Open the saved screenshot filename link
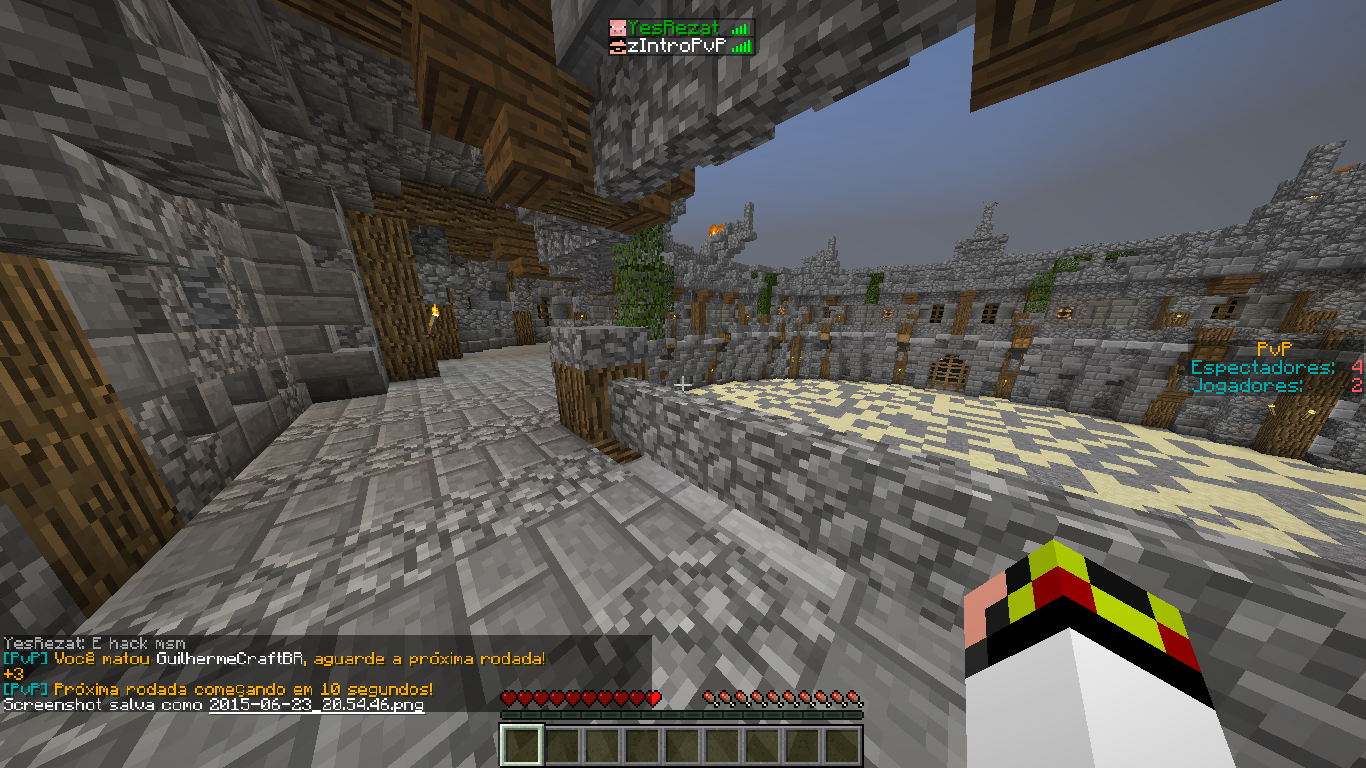This screenshot has width=1366, height=768. coord(316,705)
